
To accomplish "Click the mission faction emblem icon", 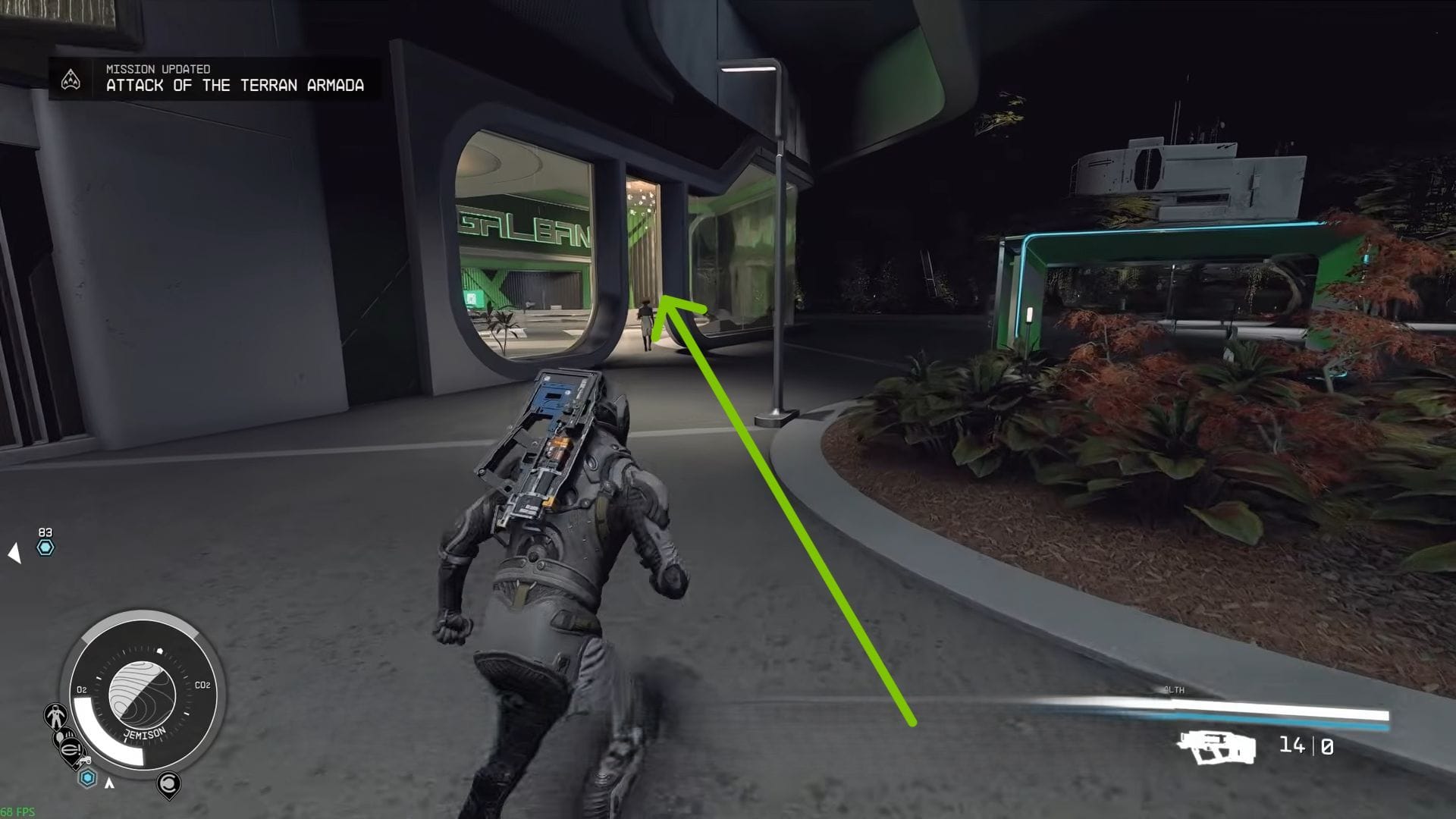I will (72, 79).
